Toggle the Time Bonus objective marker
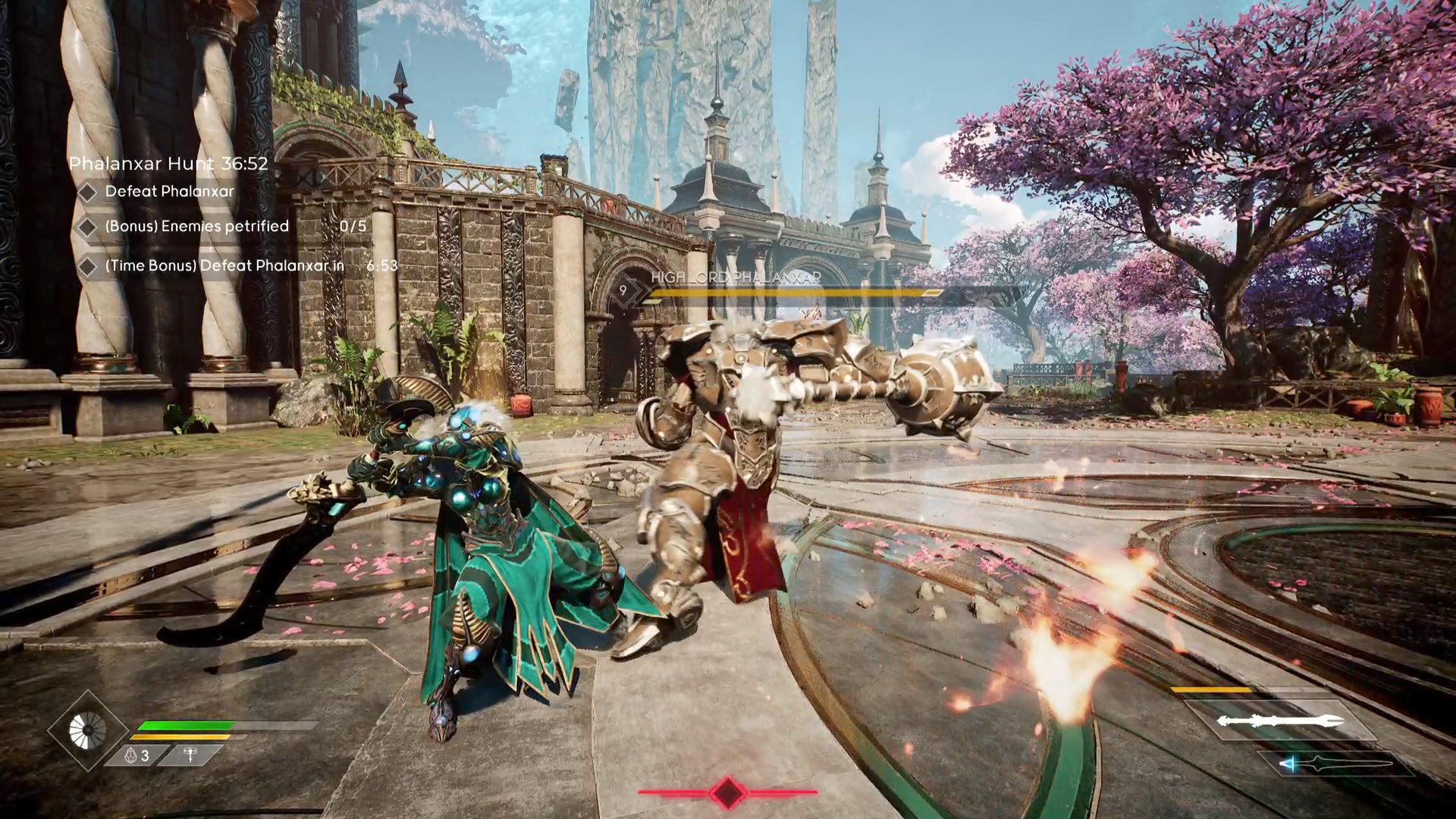 point(86,266)
